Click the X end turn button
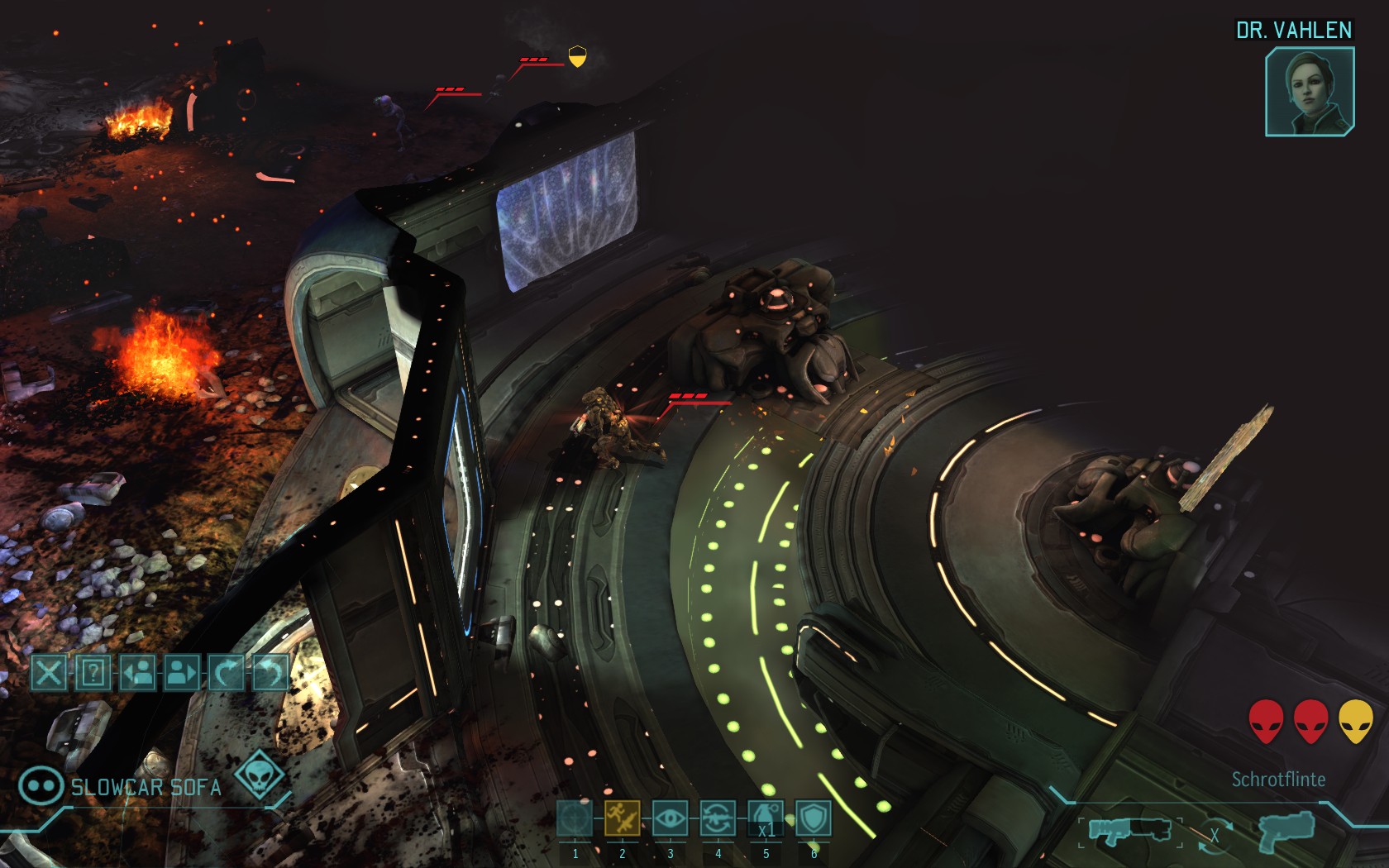The height and width of the screenshot is (868, 1389). coord(49,673)
